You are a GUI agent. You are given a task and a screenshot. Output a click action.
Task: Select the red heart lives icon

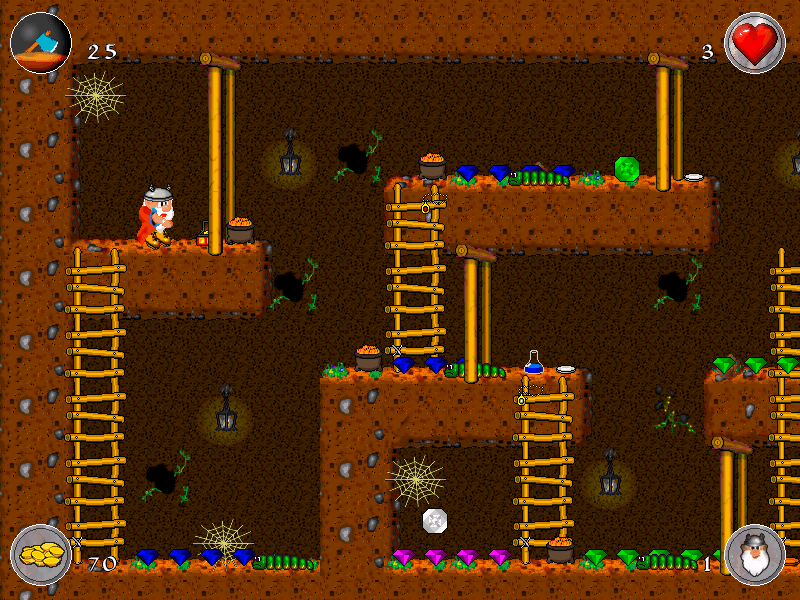click(x=755, y=43)
